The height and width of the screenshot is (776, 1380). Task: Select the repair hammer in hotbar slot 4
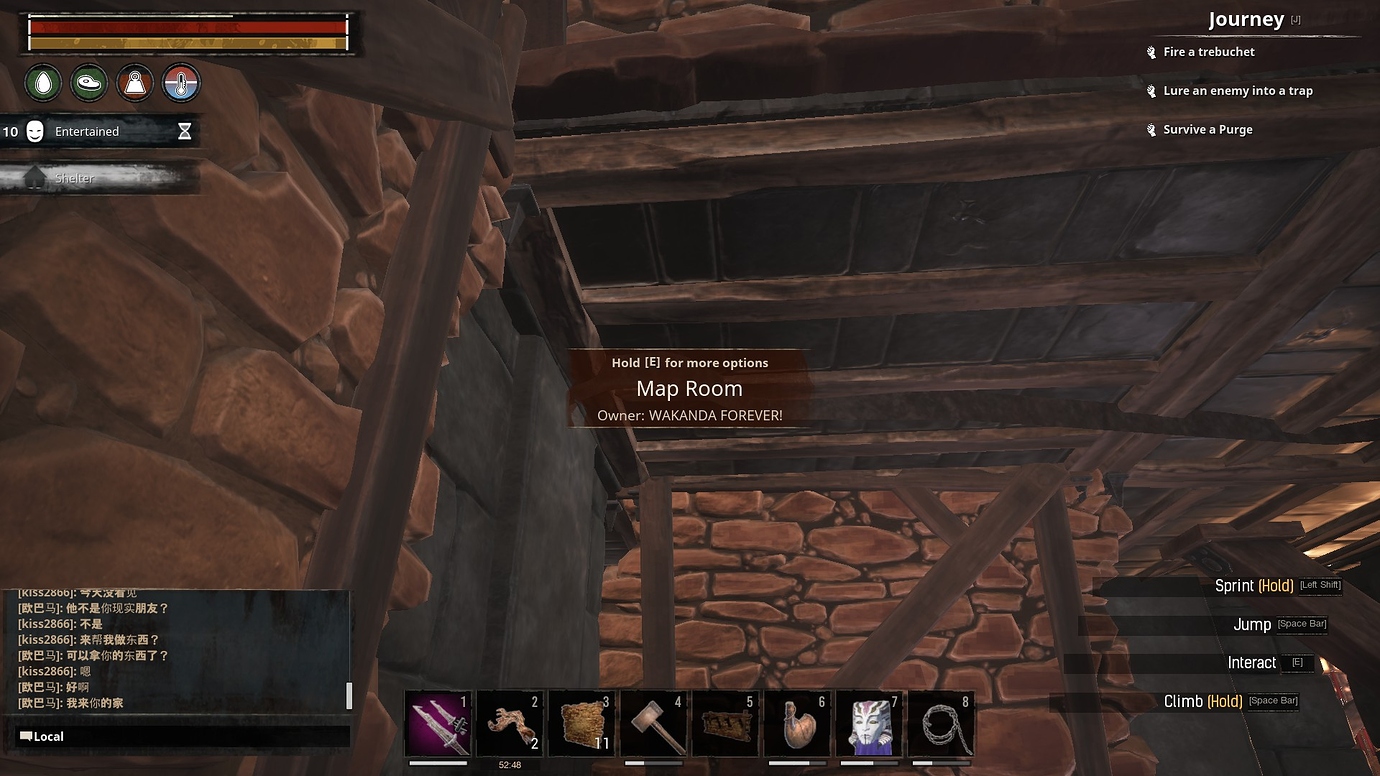(654, 722)
